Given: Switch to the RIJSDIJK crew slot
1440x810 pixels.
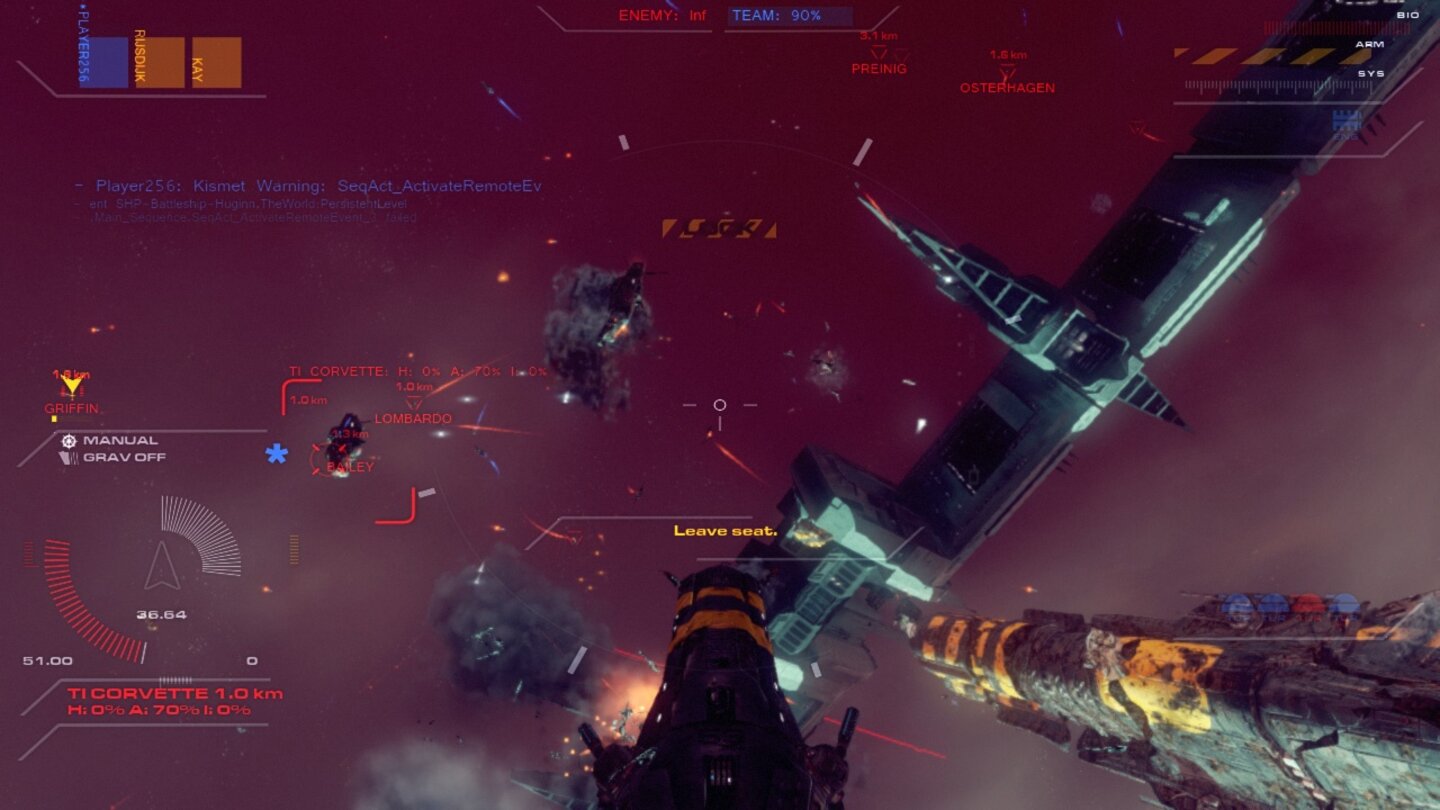Looking at the screenshot, I should [x=138, y=55].
